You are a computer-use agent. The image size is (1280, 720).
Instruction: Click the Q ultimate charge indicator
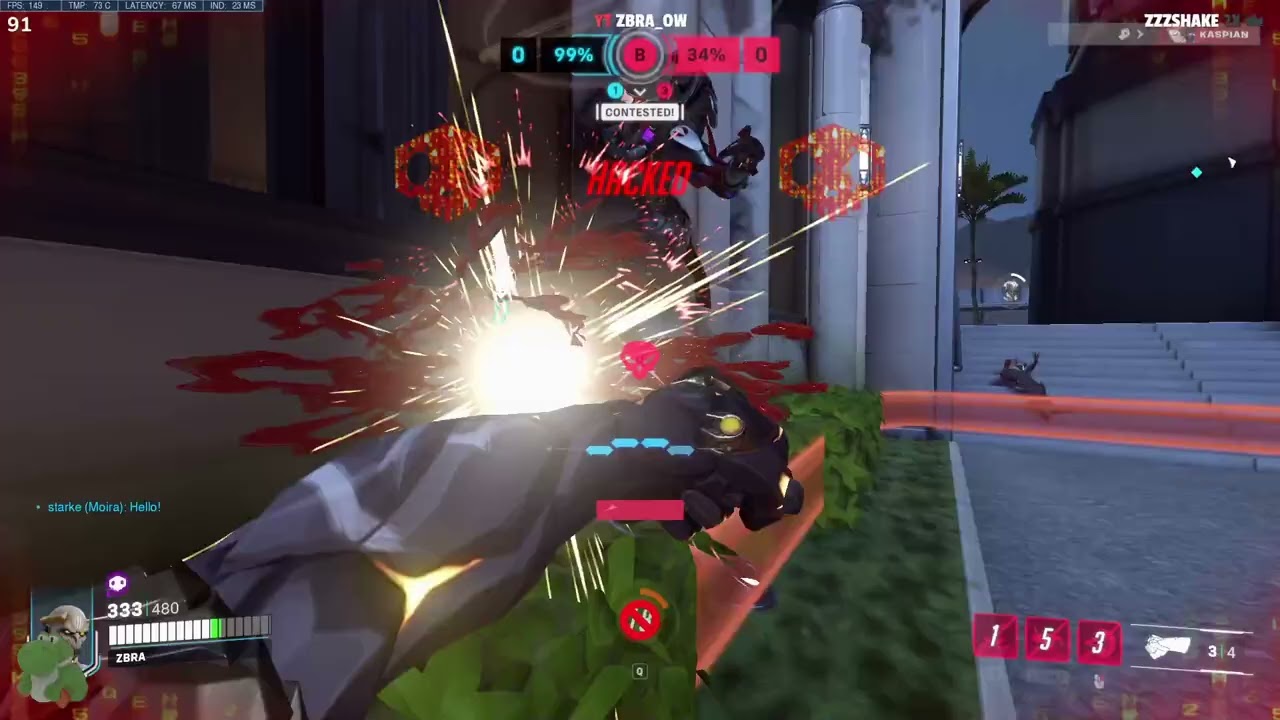point(639,671)
